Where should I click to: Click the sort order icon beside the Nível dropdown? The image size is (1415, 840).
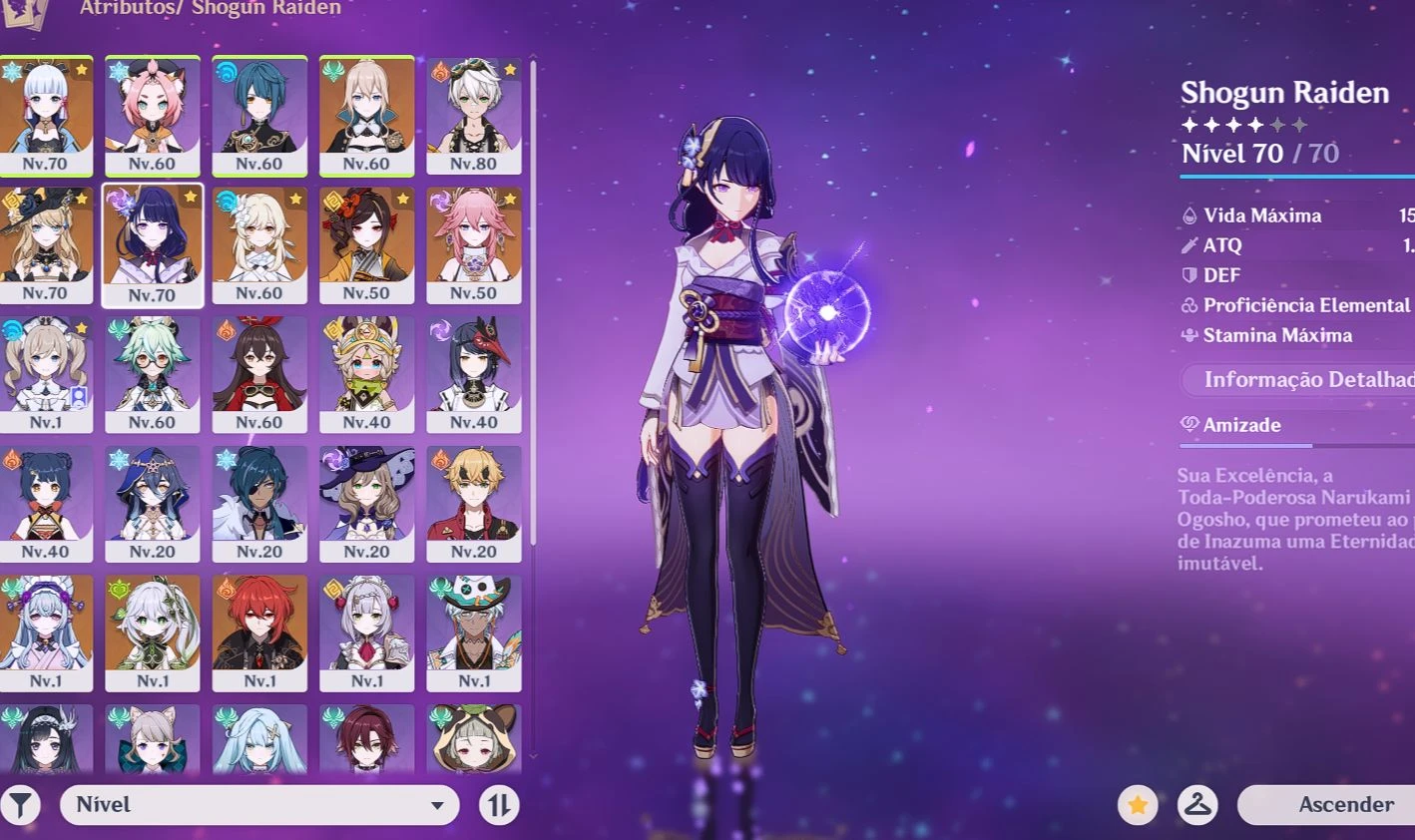point(498,804)
